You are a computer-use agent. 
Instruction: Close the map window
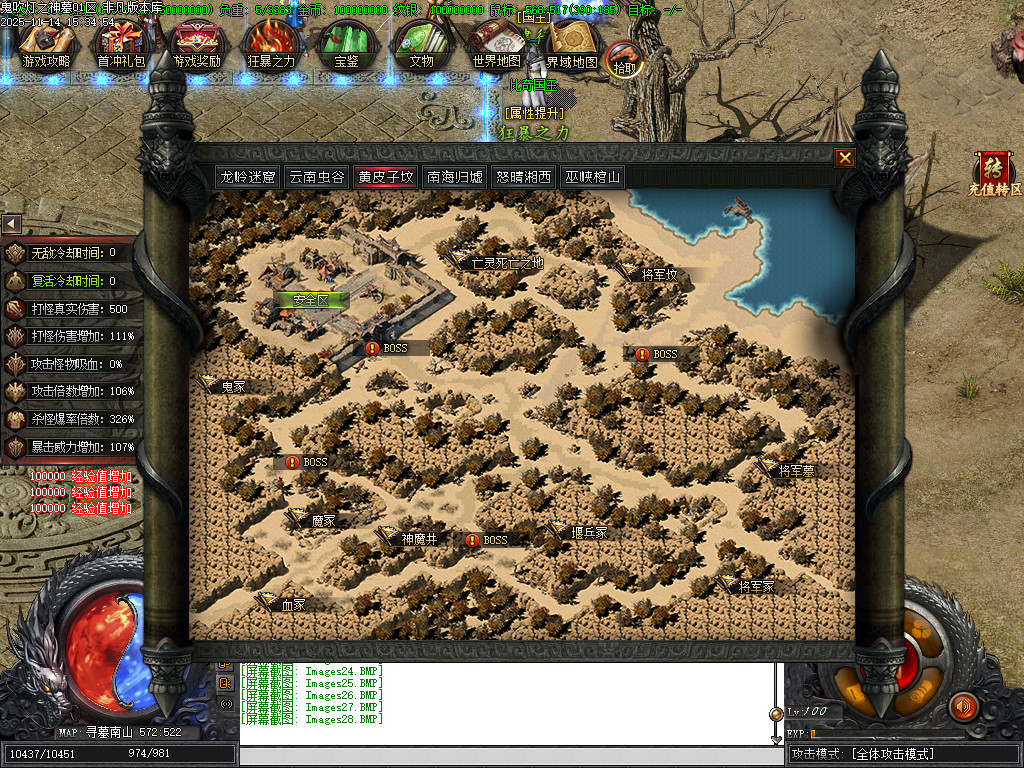pos(845,158)
